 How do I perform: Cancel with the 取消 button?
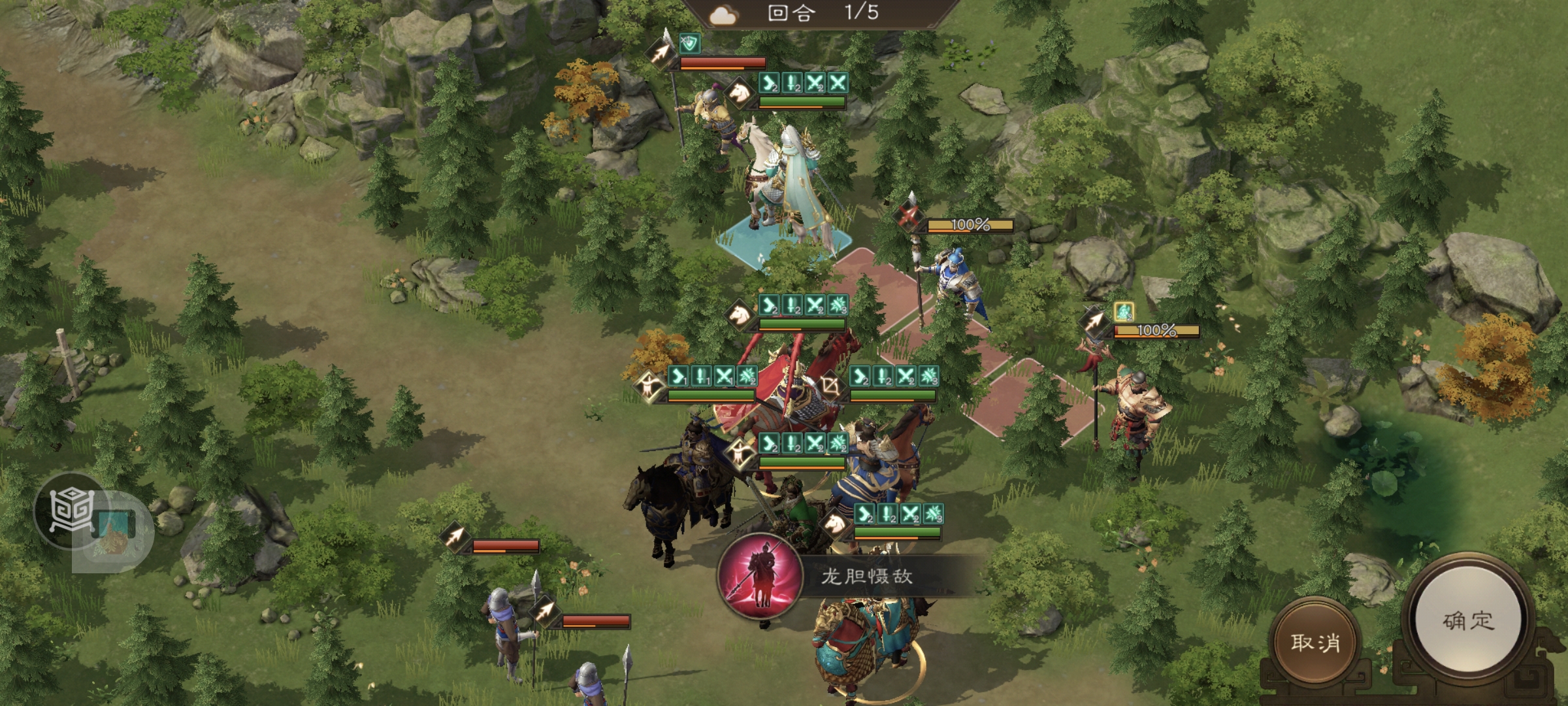[1315, 643]
